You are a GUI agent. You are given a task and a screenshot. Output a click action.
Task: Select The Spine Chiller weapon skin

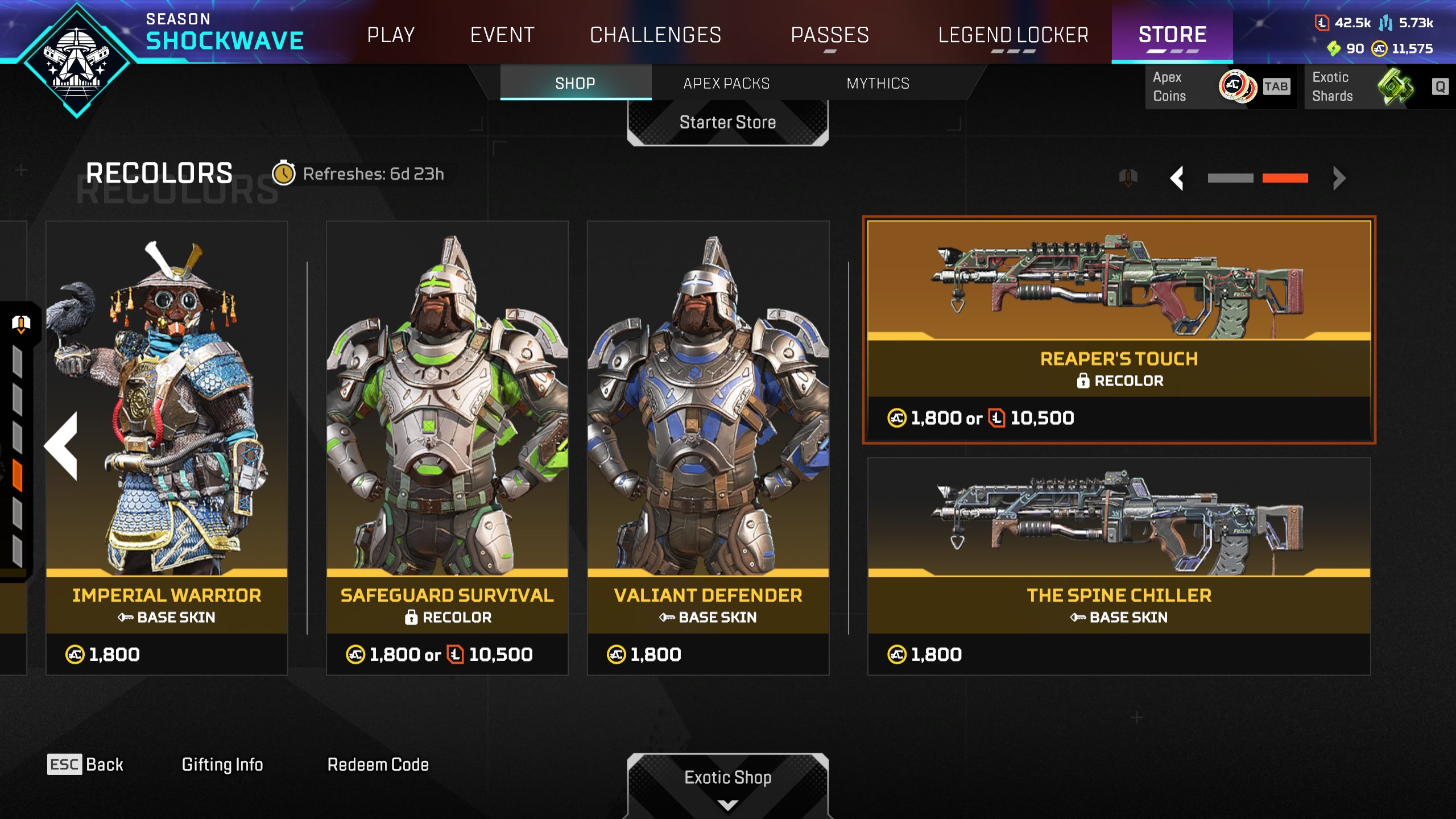click(1119, 566)
